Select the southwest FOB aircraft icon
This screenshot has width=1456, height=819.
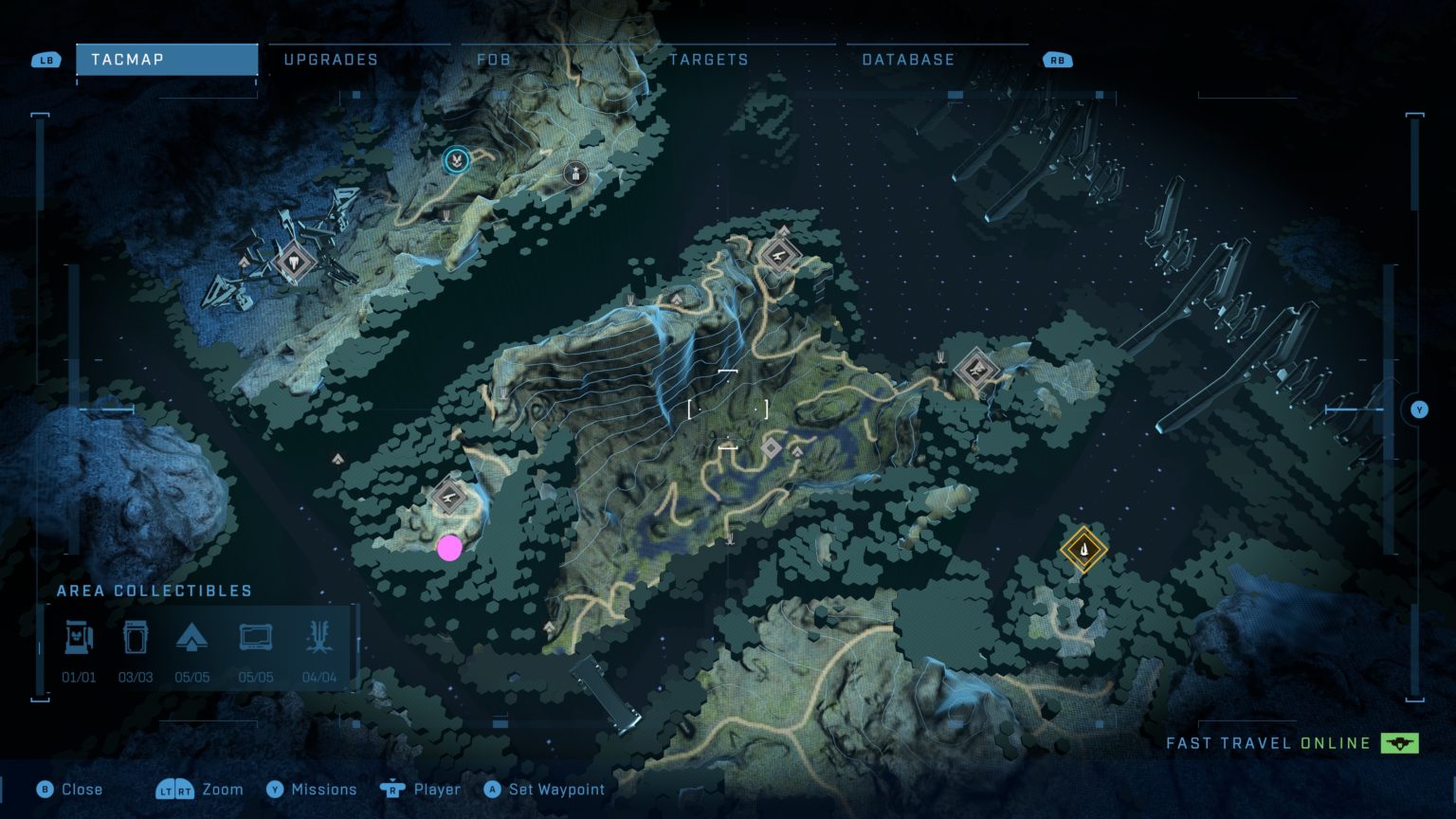(x=447, y=495)
